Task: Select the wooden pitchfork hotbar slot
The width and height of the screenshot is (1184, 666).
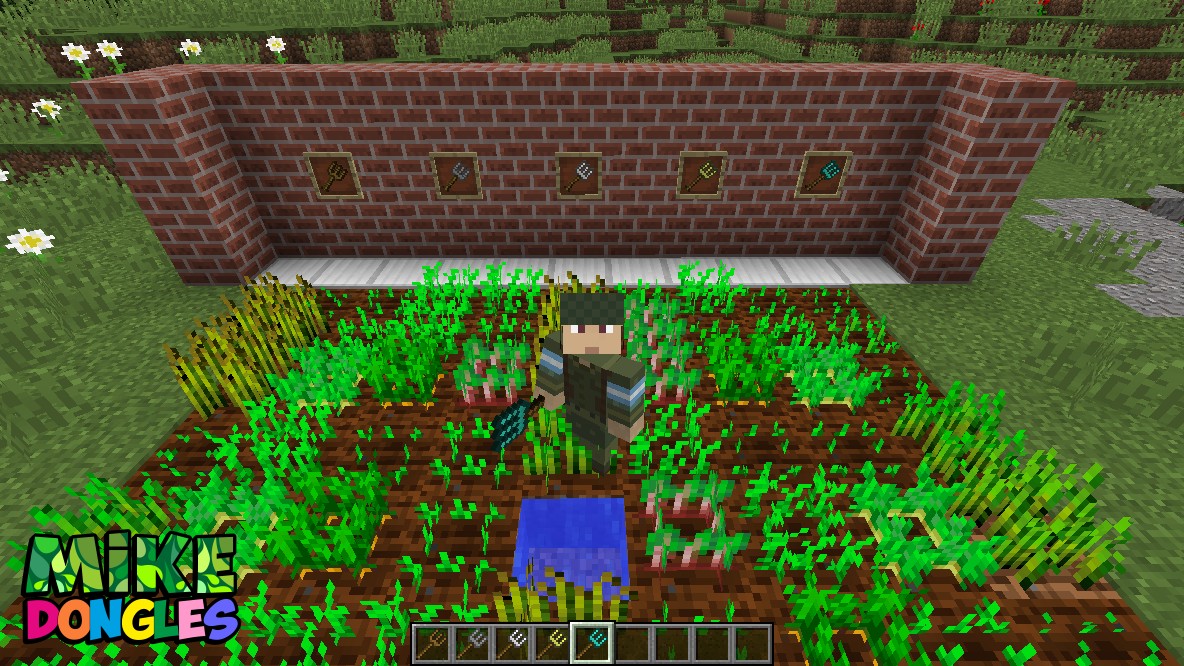Action: (432, 642)
